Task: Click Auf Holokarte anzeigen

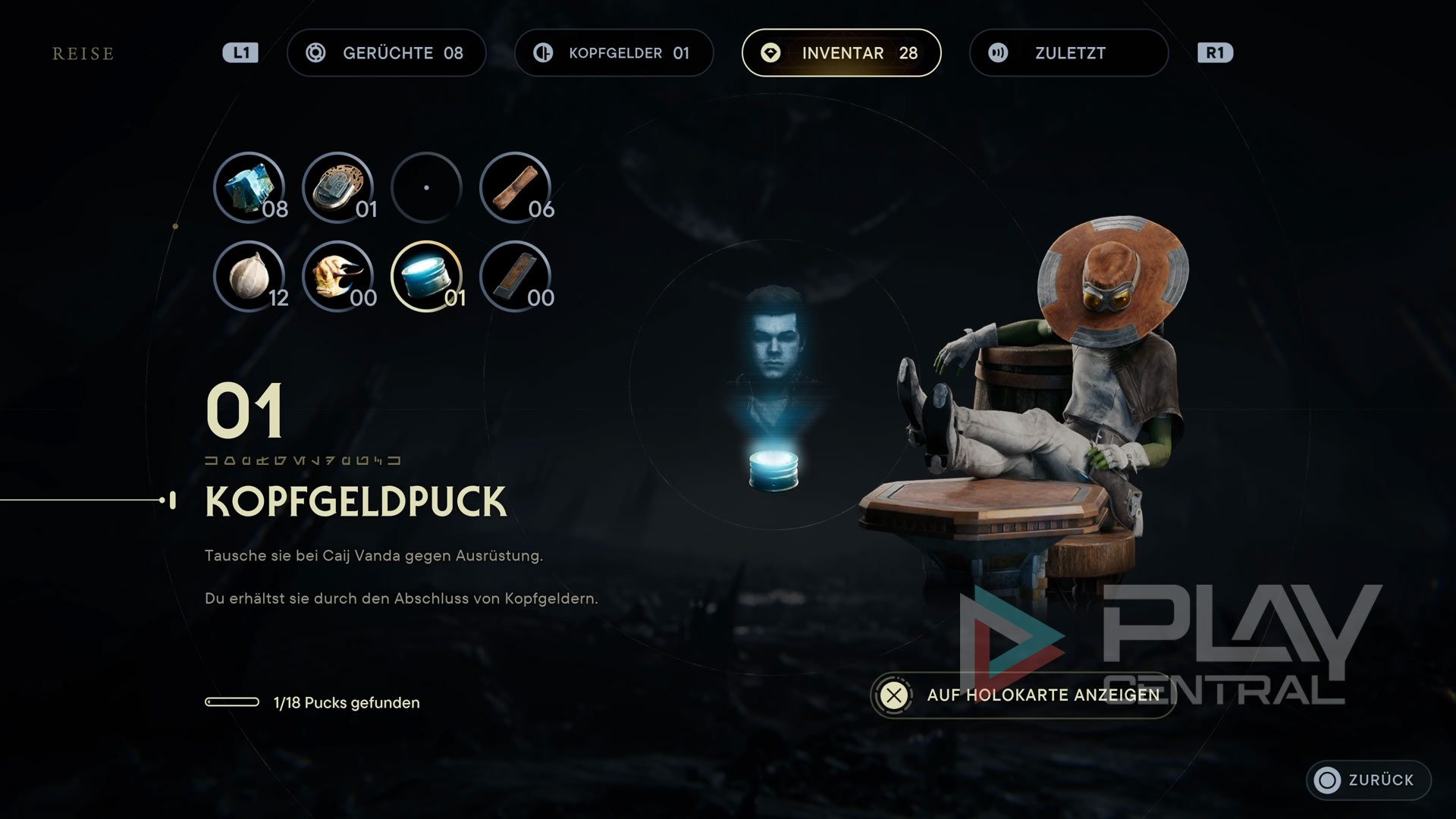Action: (x=1022, y=695)
